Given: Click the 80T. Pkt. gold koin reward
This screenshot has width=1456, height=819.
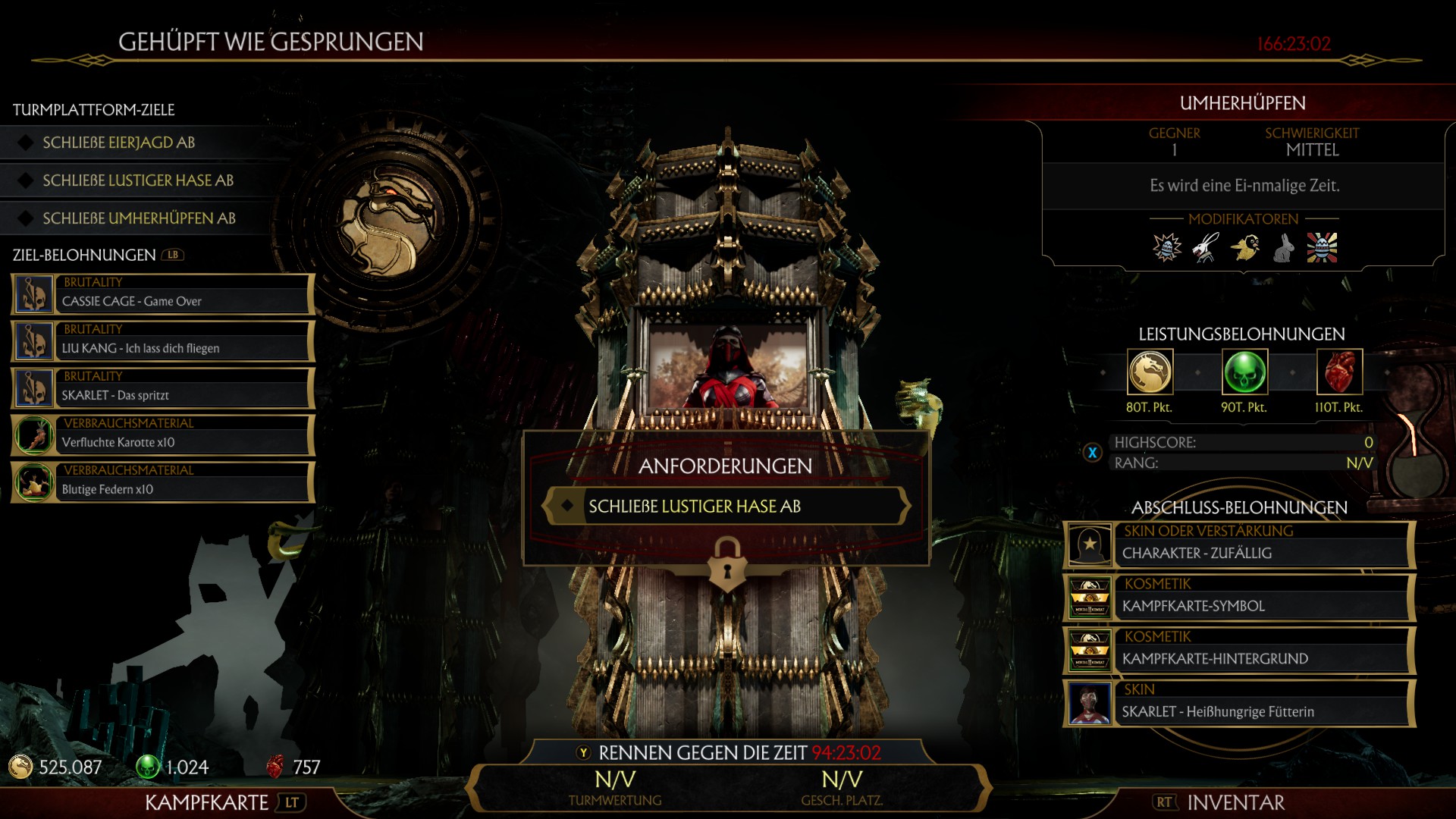Looking at the screenshot, I should 1150,372.
